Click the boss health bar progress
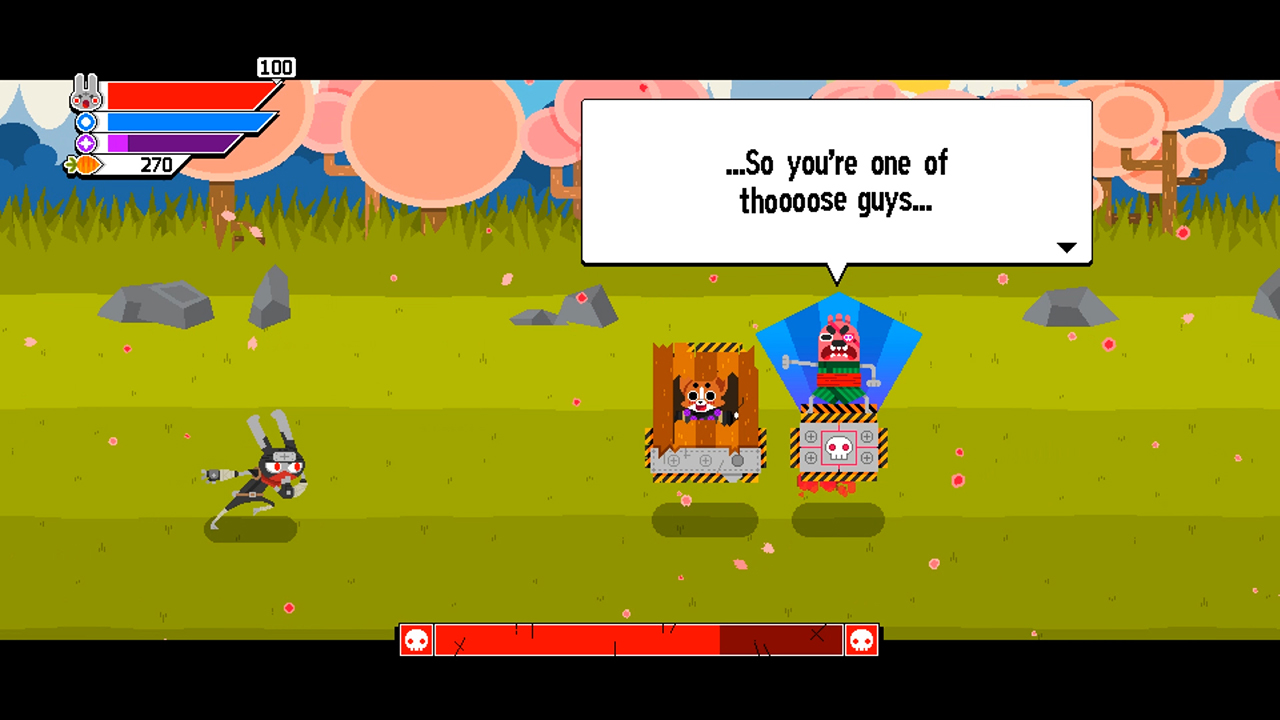Viewport: 1280px width, 720px height. (600, 640)
